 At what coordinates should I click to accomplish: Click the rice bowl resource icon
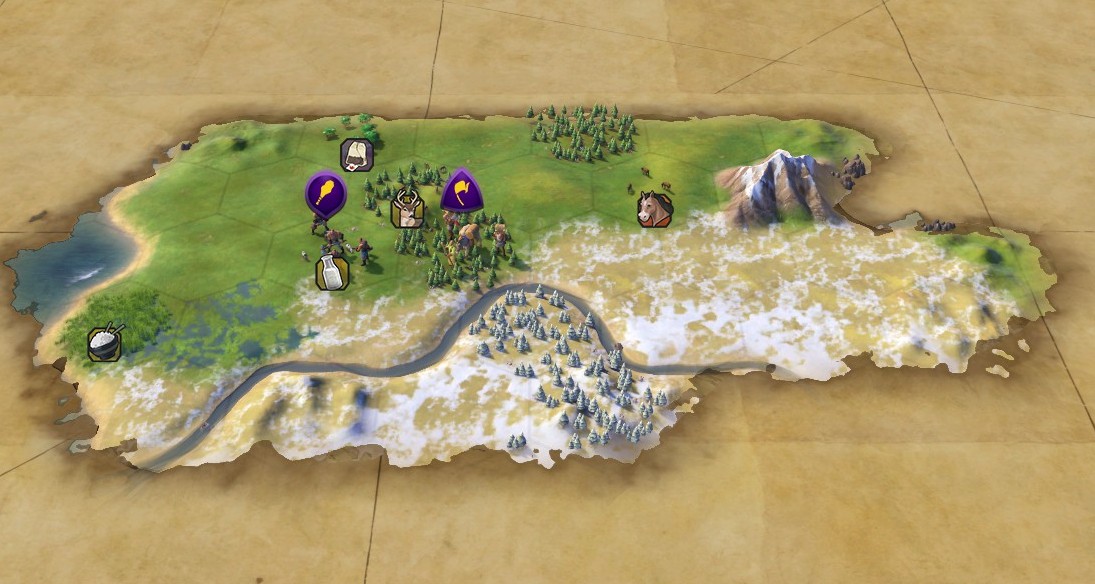(104, 343)
